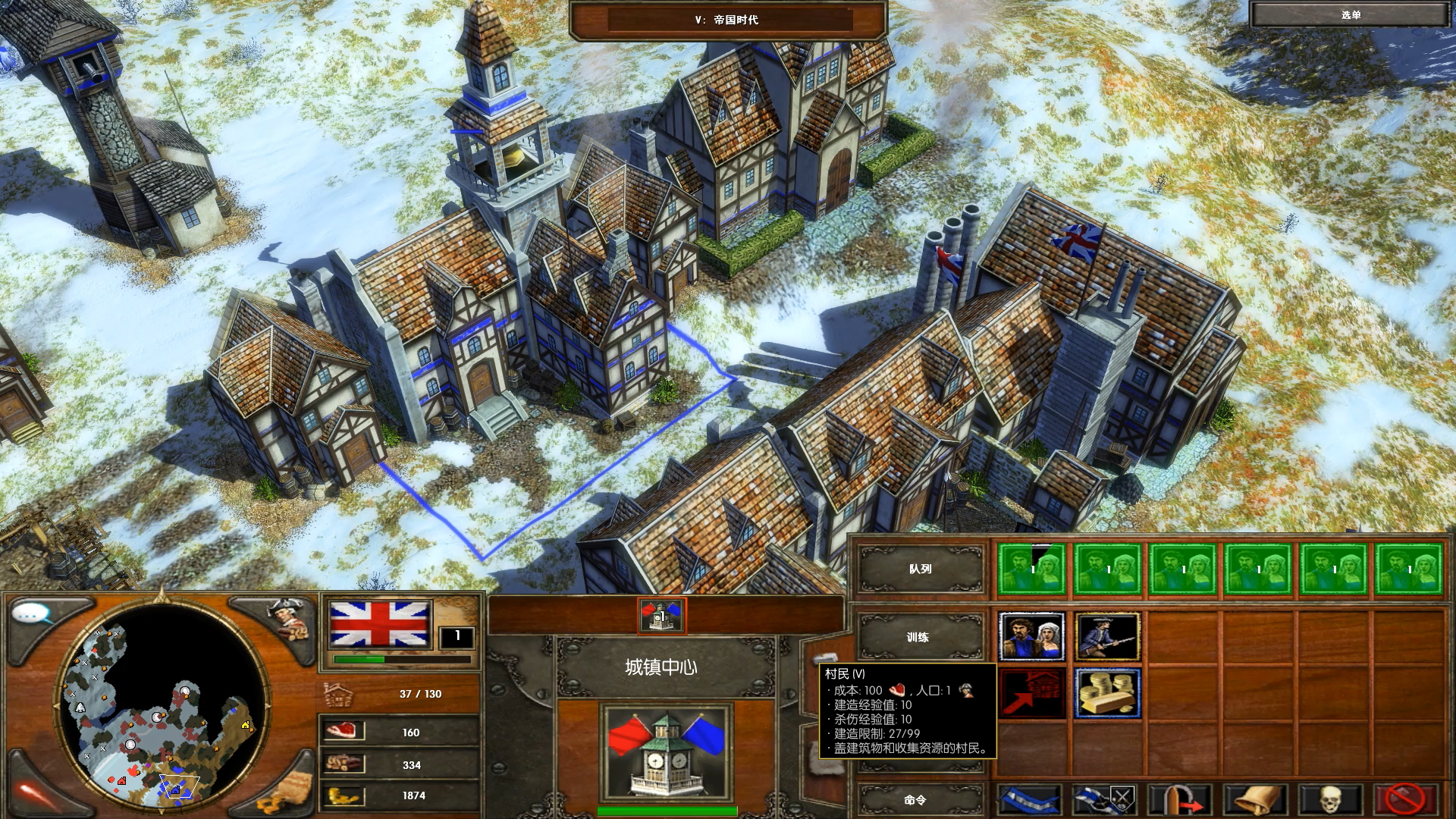Activate the bullet with red arrow command

point(1180,799)
